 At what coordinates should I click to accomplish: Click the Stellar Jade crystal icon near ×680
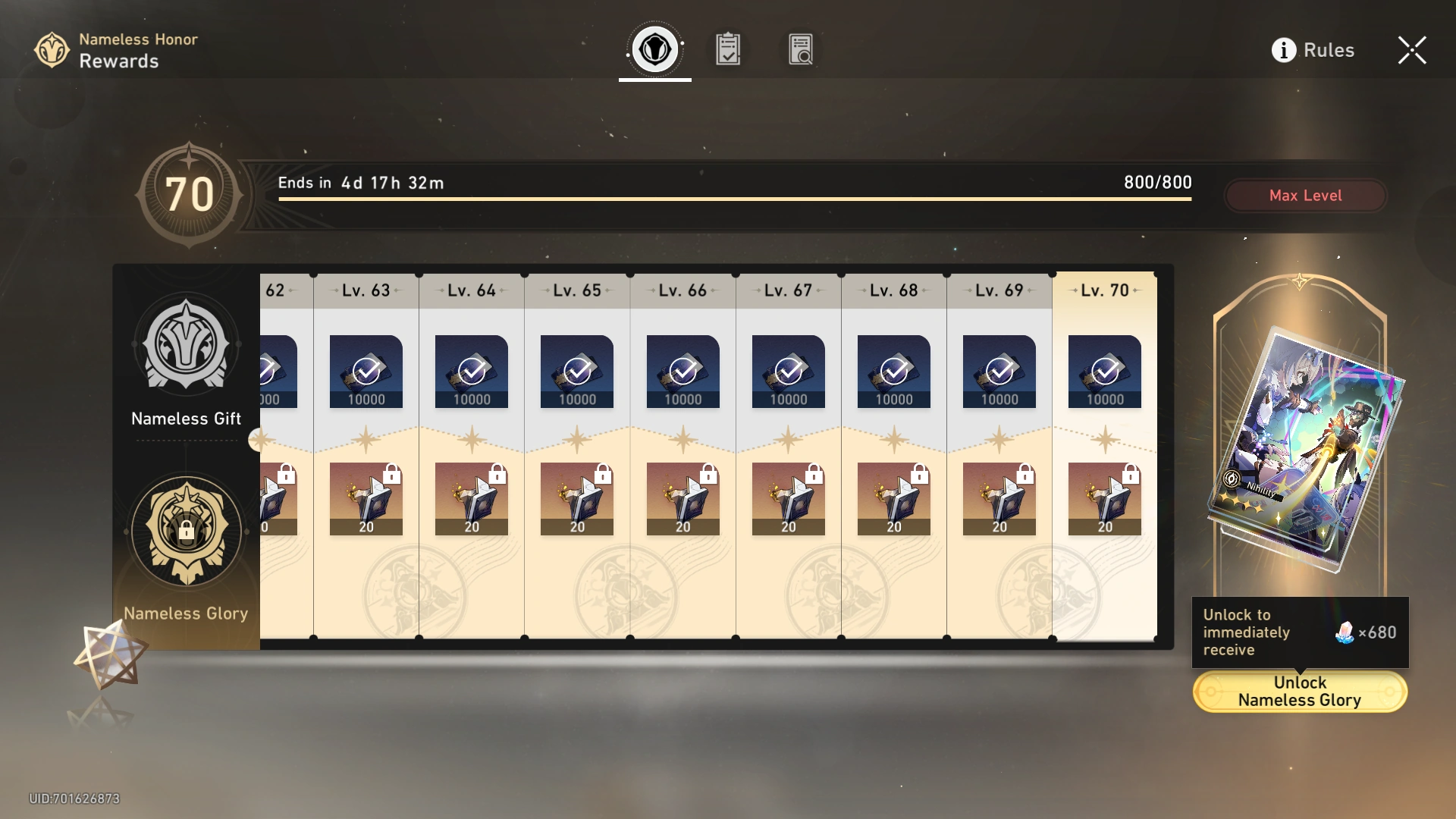pyautogui.click(x=1345, y=632)
